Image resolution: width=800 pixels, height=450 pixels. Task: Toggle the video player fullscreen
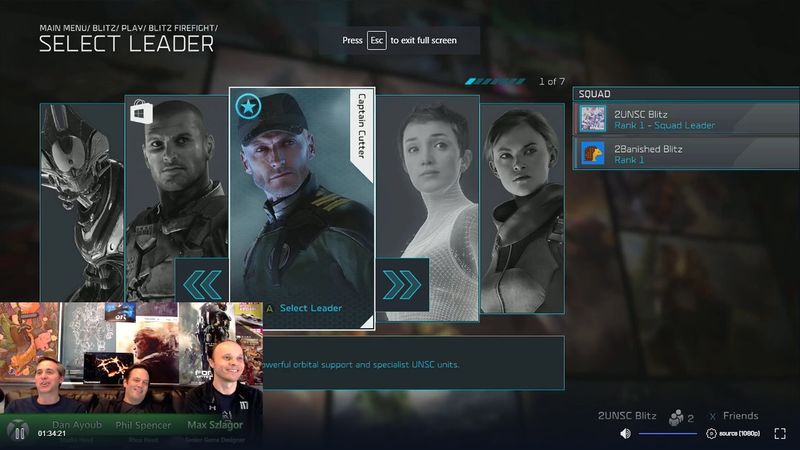coord(780,433)
